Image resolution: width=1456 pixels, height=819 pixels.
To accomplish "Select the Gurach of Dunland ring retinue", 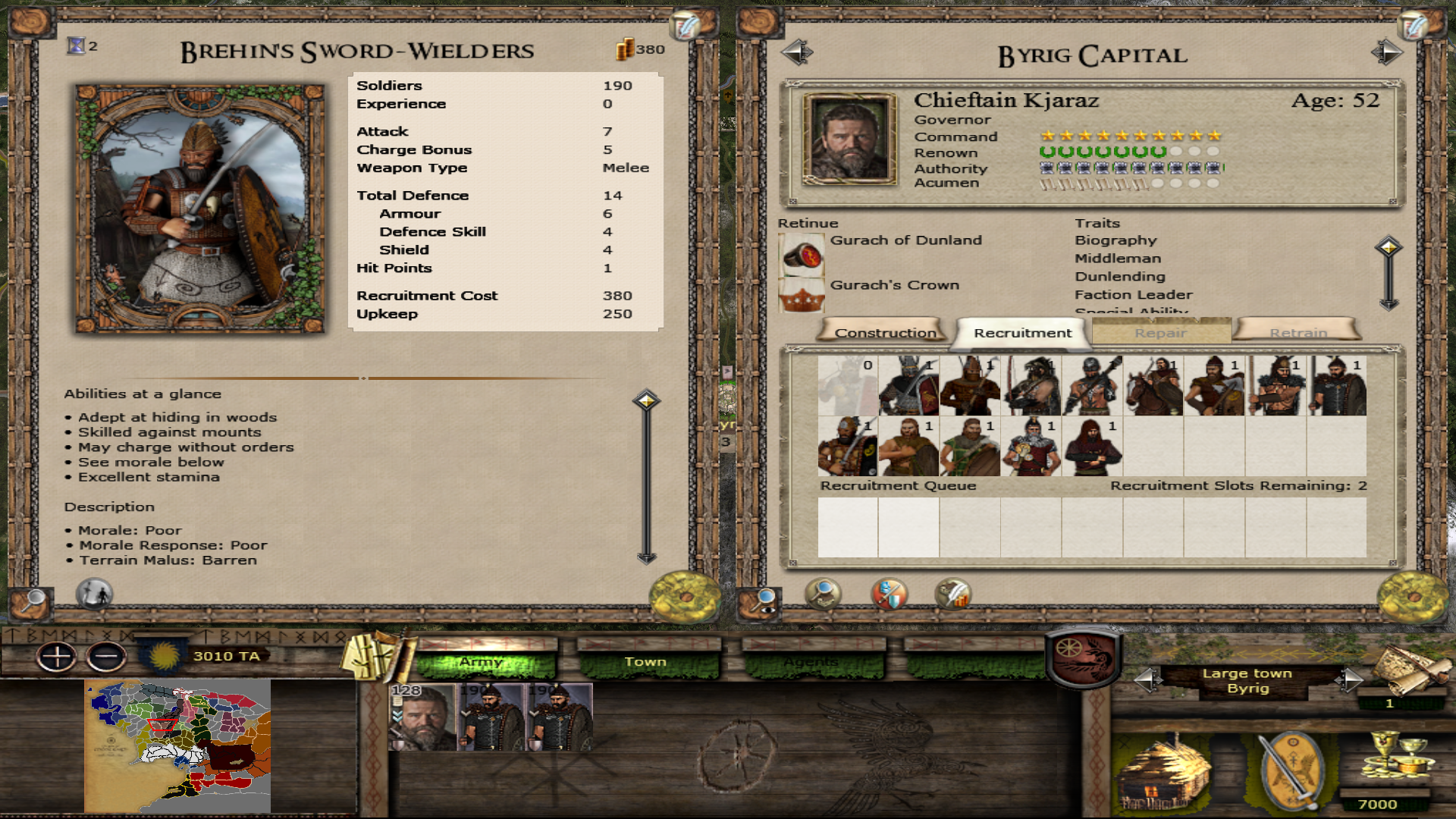I will coord(802,255).
